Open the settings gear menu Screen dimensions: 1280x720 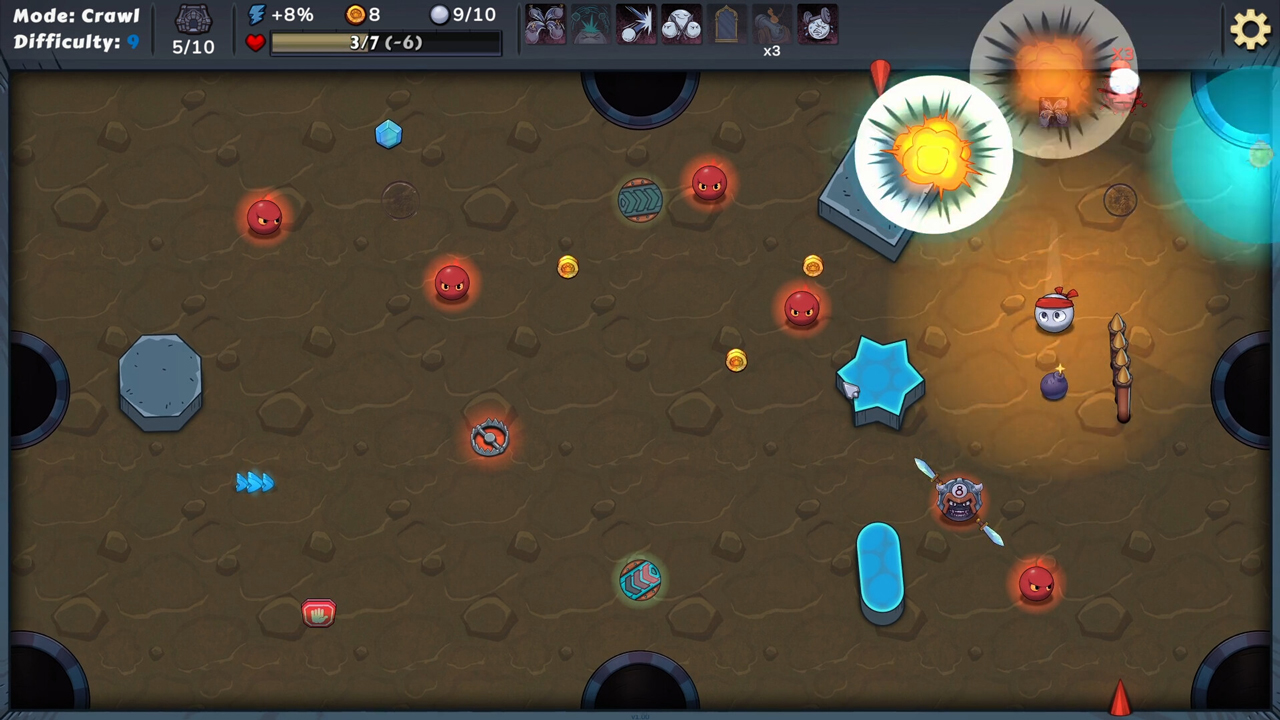[1250, 30]
